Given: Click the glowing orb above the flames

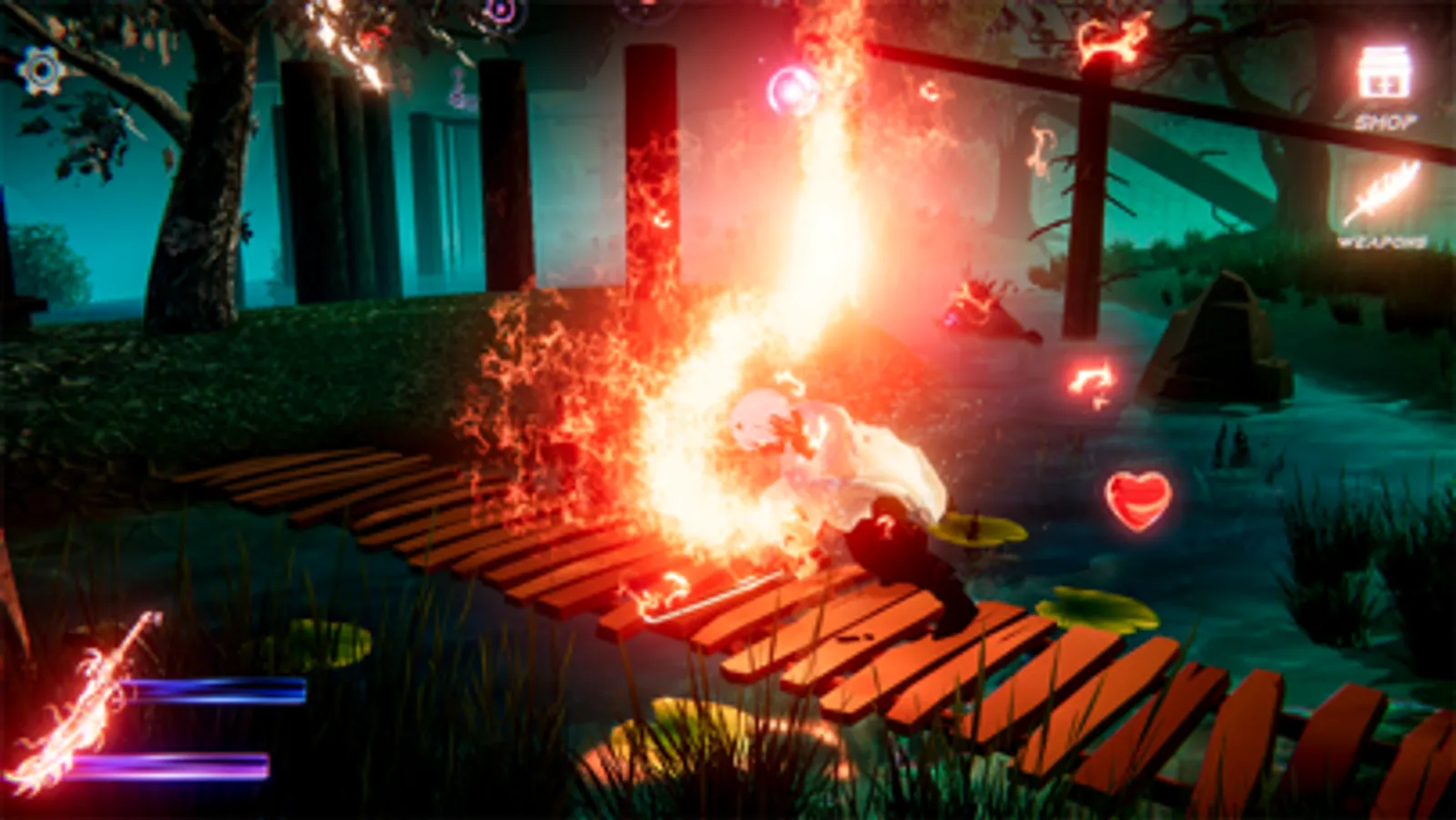Looking at the screenshot, I should click(x=791, y=90).
